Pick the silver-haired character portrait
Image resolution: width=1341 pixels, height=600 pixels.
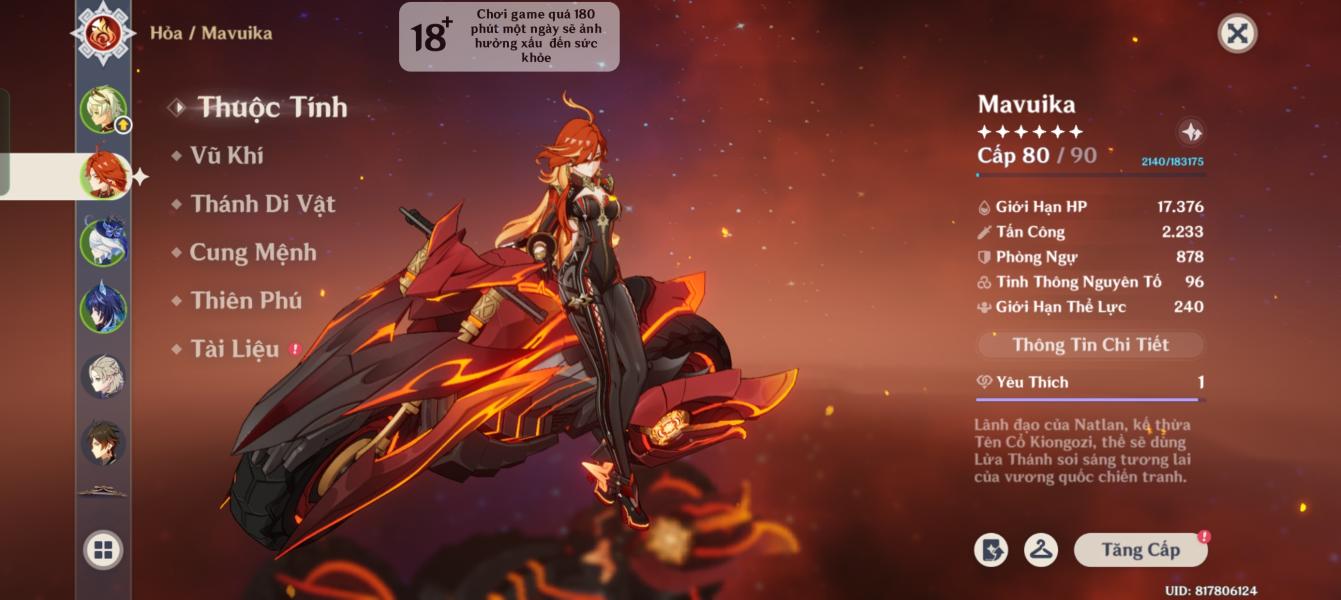point(103,376)
